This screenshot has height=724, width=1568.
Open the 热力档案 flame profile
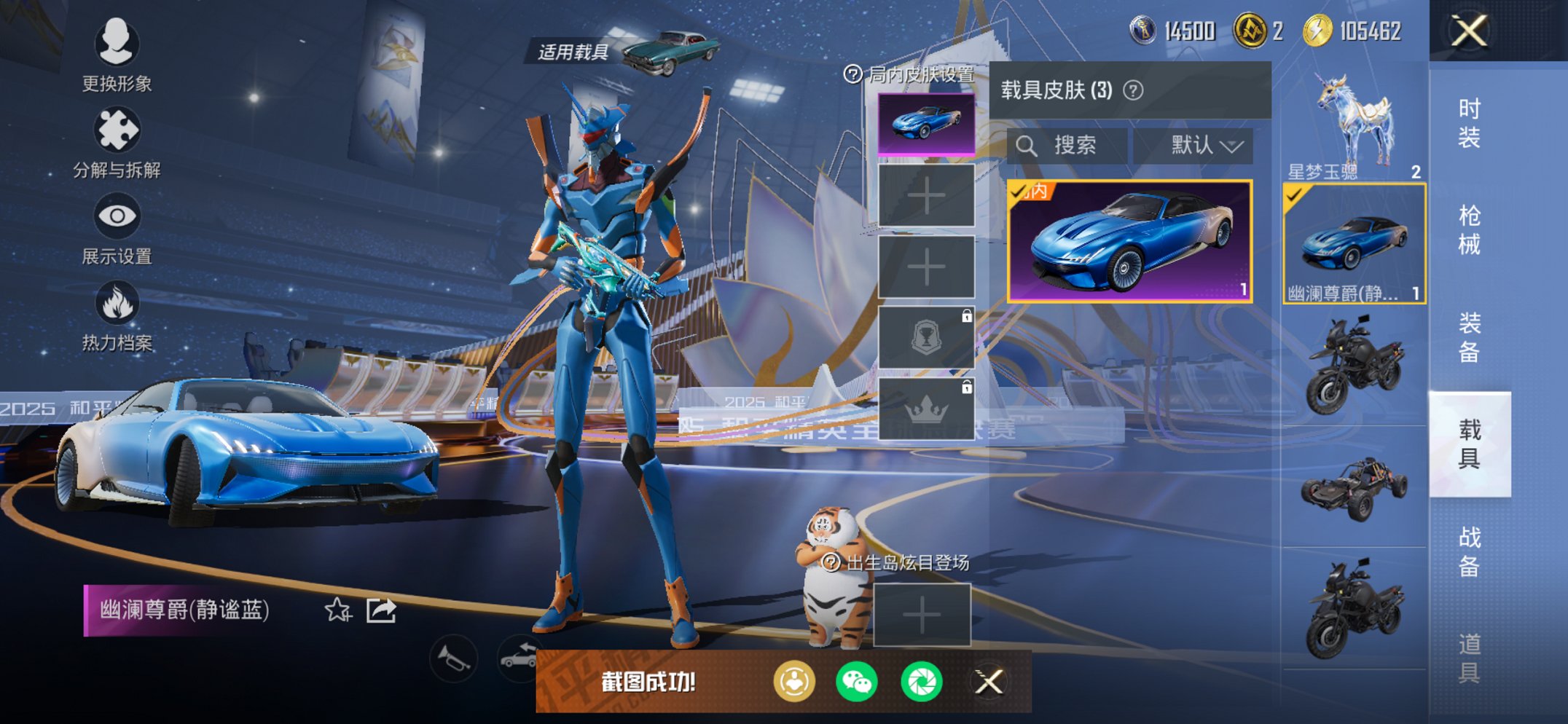(117, 315)
